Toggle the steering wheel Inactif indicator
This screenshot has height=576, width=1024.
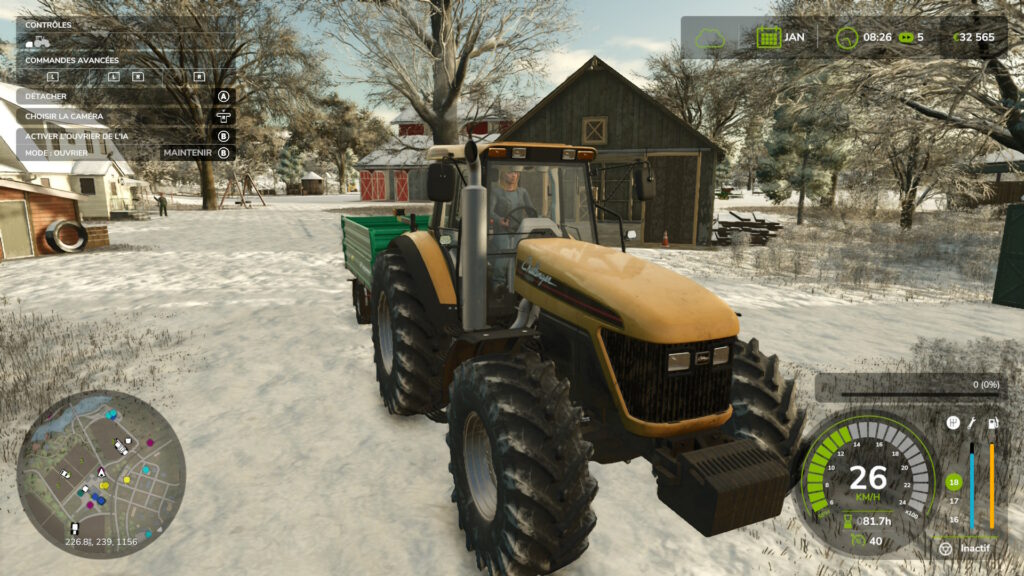coord(946,548)
